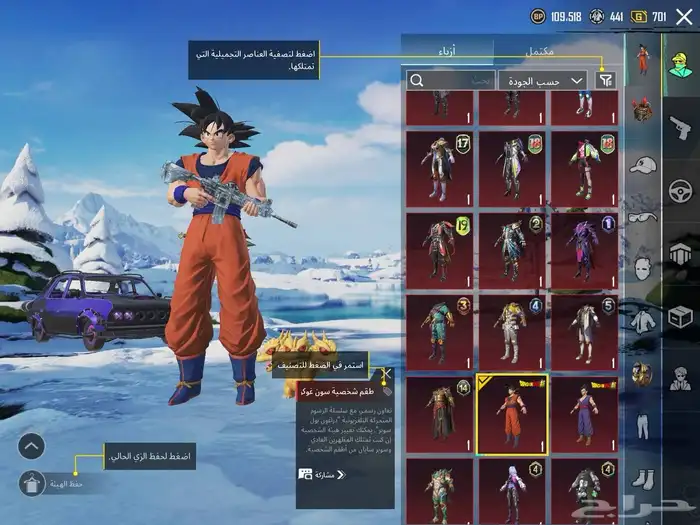Expand the round up-arrow button
Image resolution: width=700 pixels, height=525 pixels.
(x=32, y=446)
